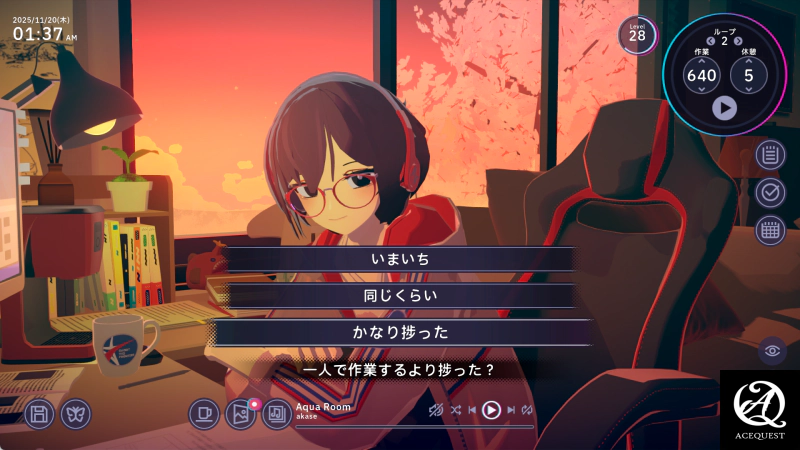800x450 pixels.
Task: Decrease the loop count with the left arrow
Action: pos(711,41)
